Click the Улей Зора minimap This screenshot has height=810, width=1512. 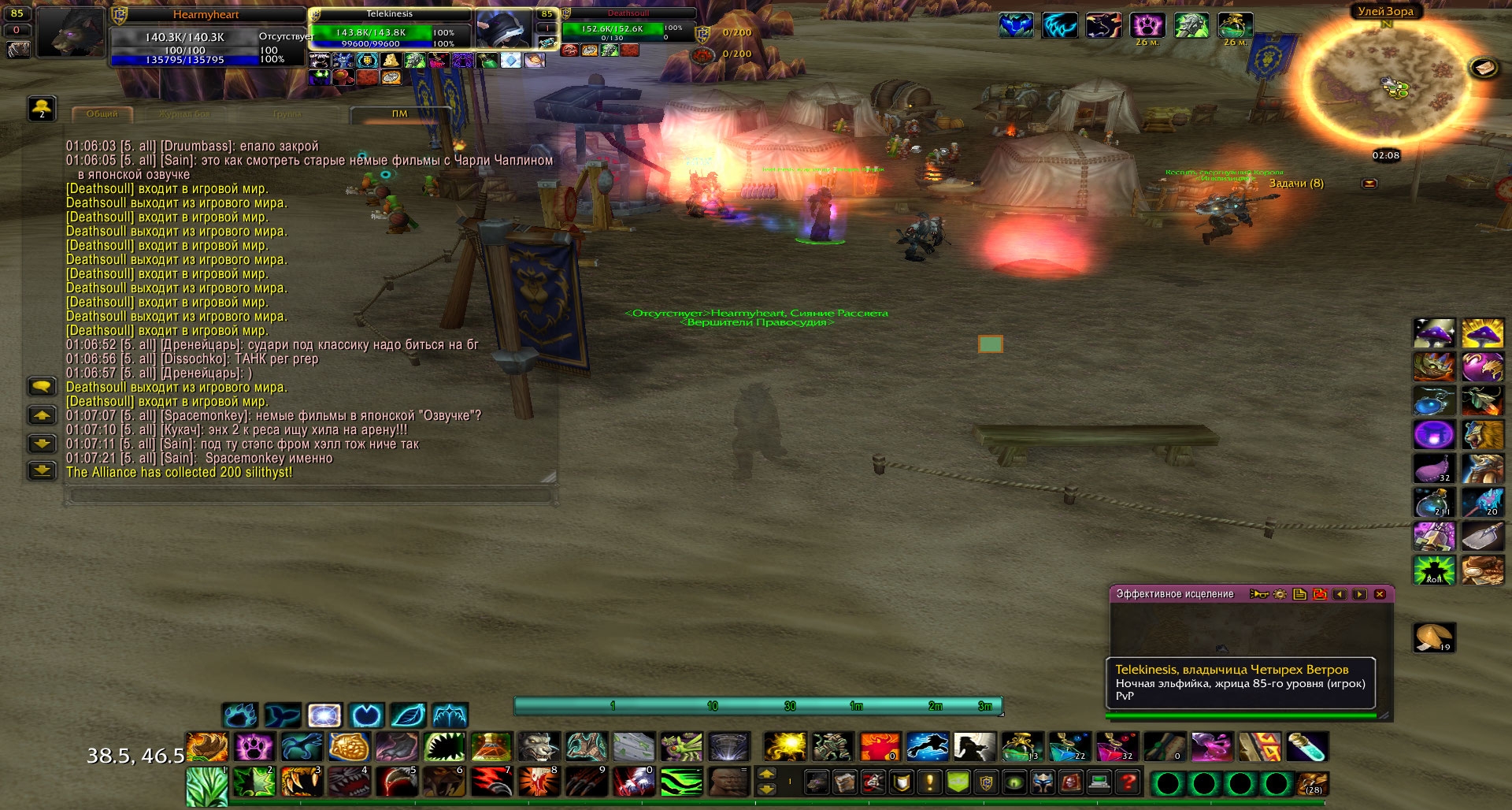point(1385,85)
